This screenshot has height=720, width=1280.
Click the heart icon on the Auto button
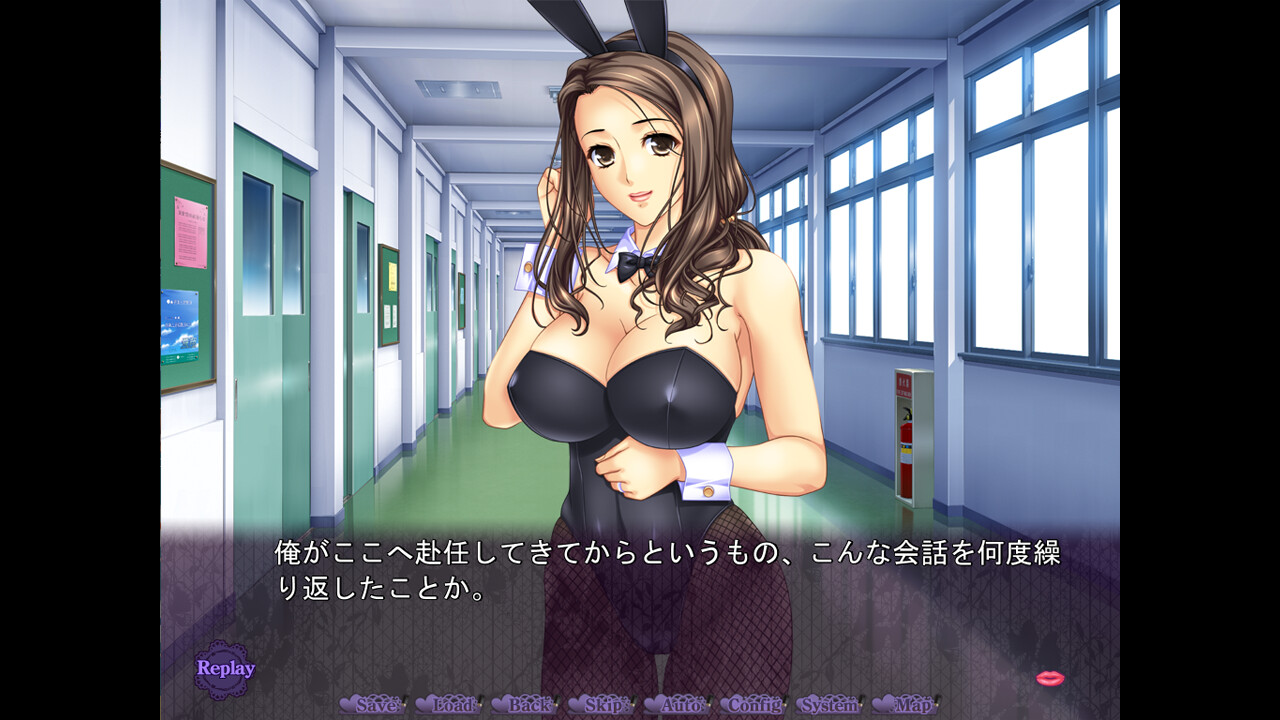[x=650, y=704]
